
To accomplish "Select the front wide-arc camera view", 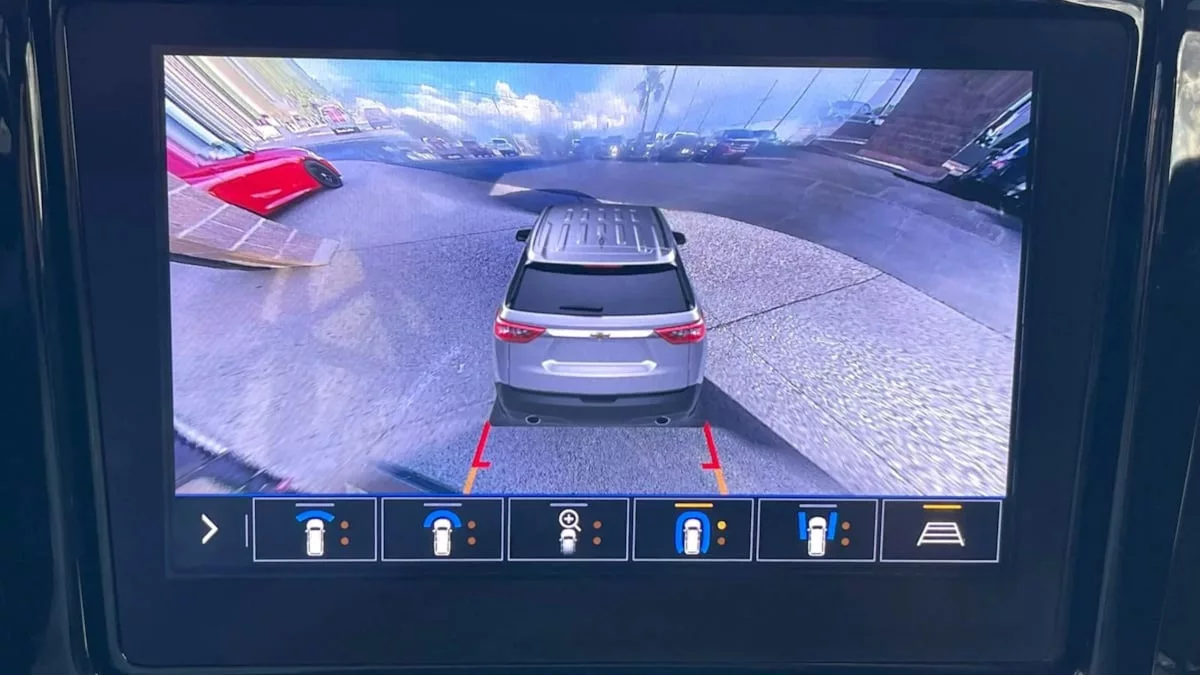I will [315, 530].
